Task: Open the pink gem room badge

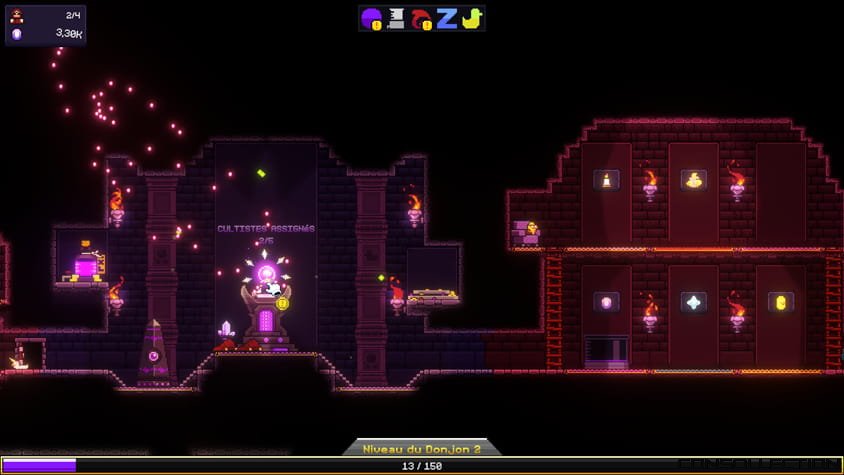Action: coord(606,302)
